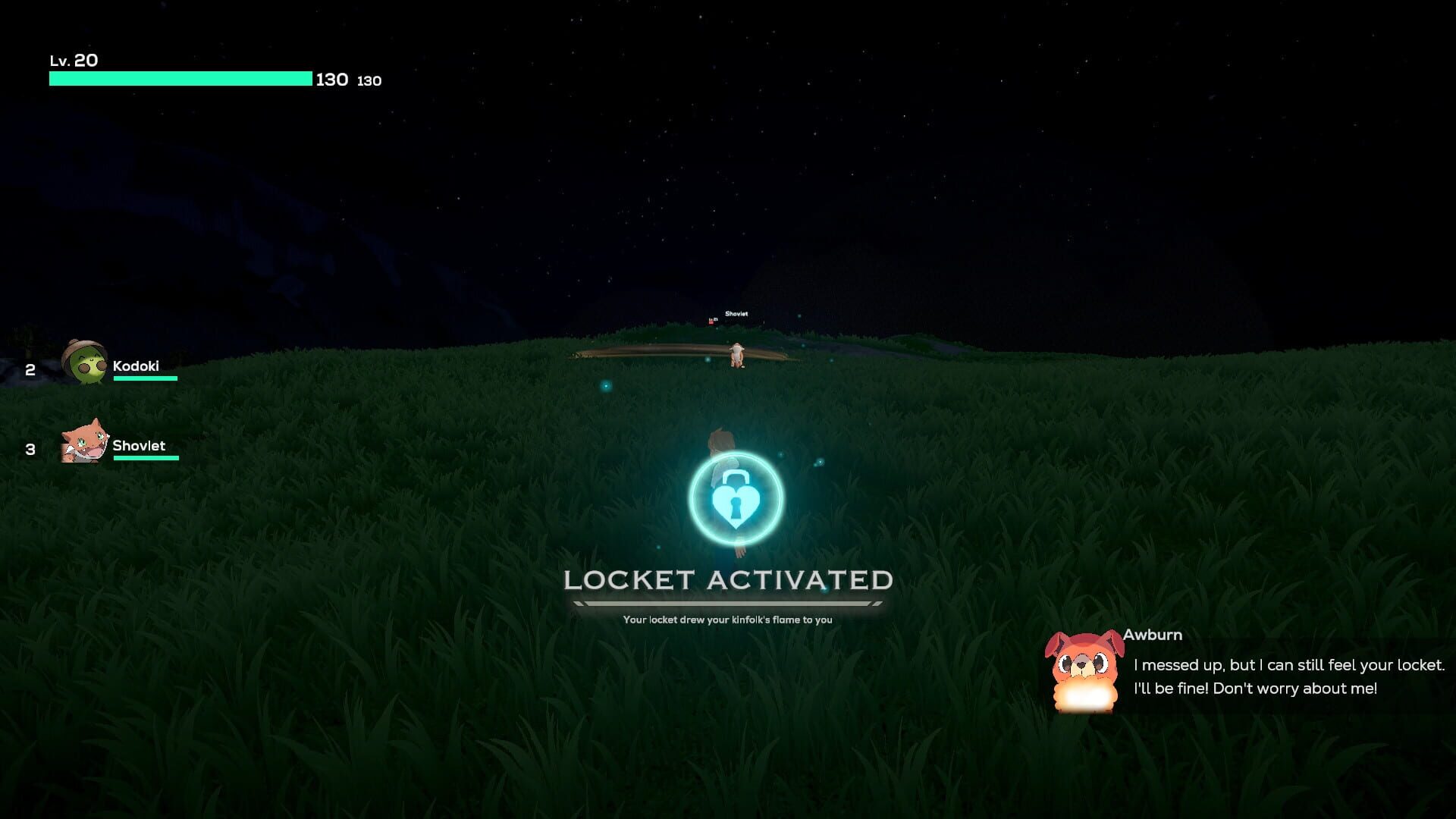The height and width of the screenshot is (819, 1456).
Task: Click the wild Shovlet nameplate in the distance
Action: (737, 312)
